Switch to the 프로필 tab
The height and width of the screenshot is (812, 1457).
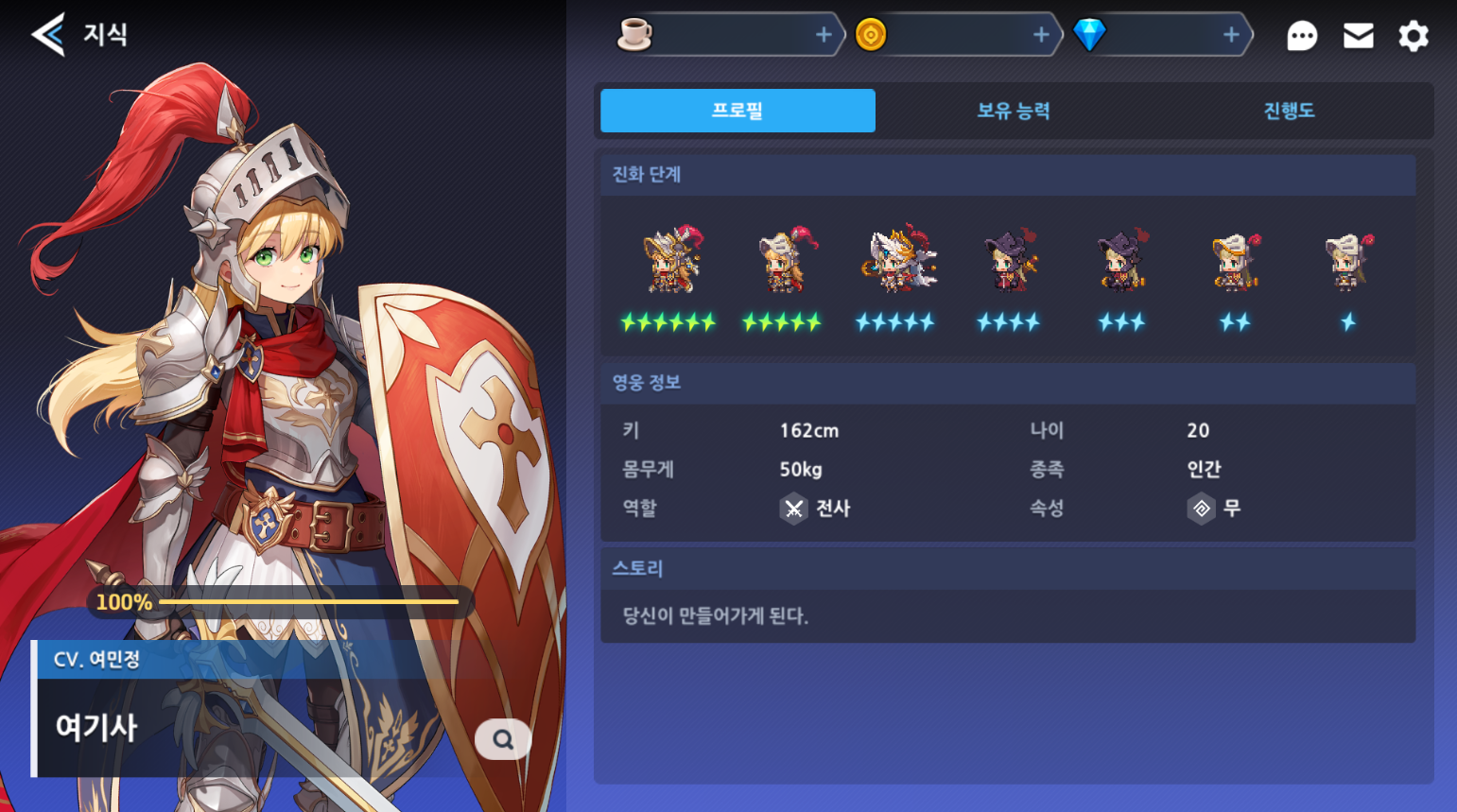(737, 111)
